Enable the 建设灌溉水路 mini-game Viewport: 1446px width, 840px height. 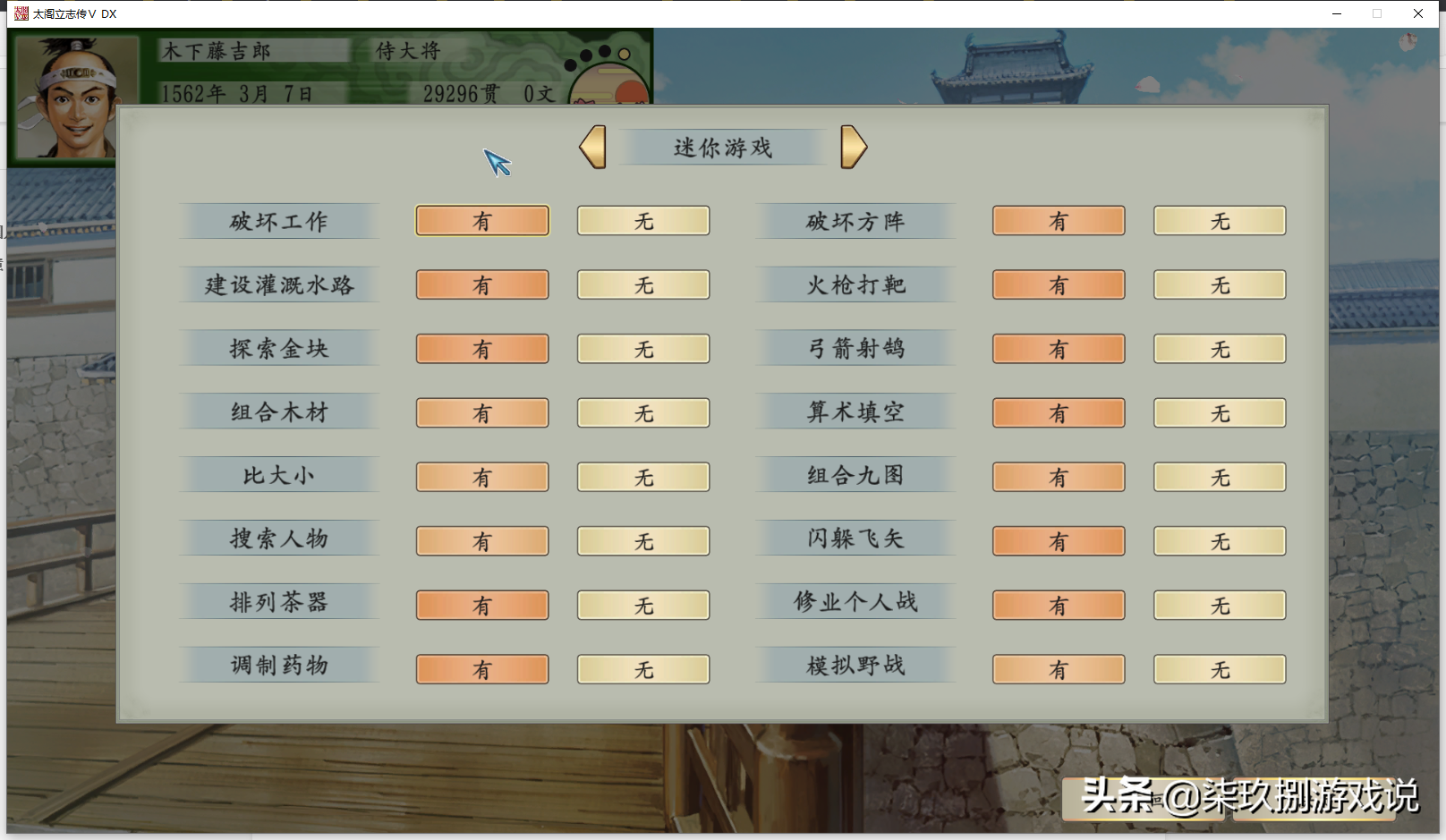point(481,284)
